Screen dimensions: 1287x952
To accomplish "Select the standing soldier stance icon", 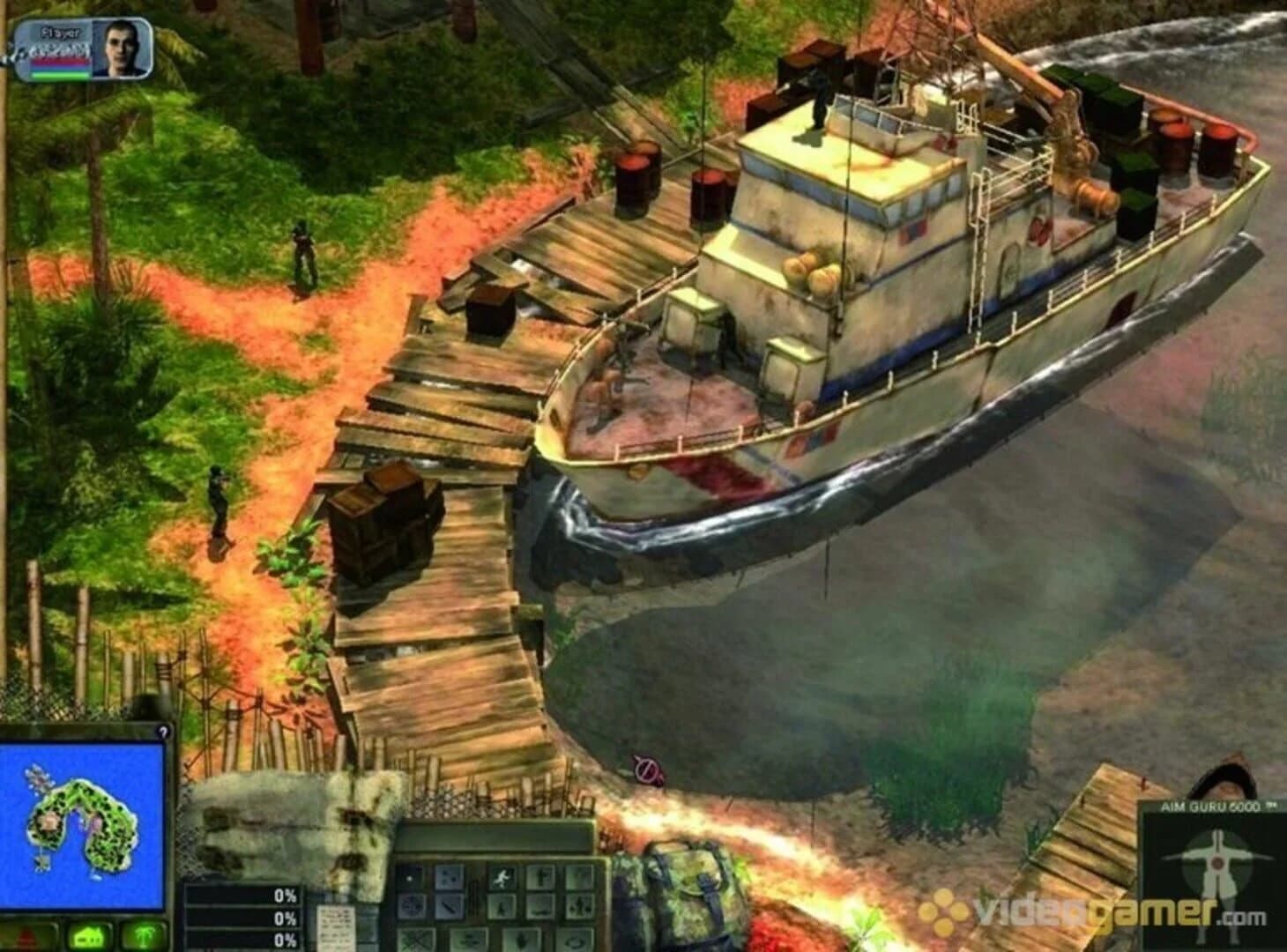I will (541, 878).
